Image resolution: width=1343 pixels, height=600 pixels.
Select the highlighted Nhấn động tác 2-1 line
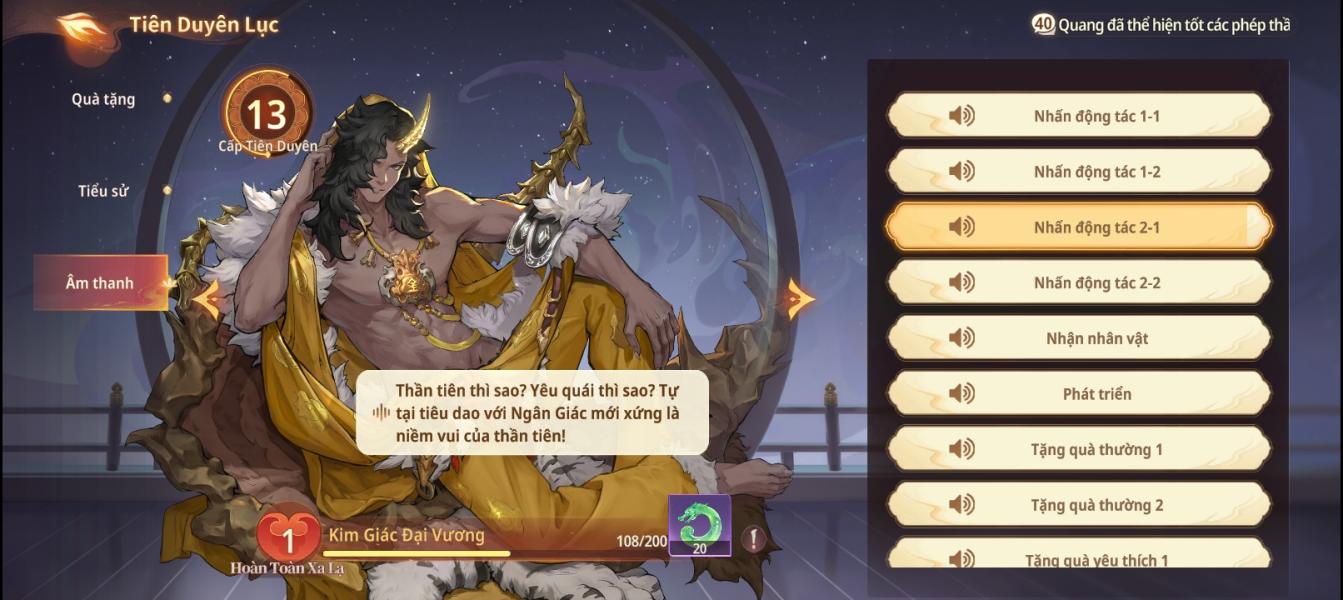pos(1078,228)
